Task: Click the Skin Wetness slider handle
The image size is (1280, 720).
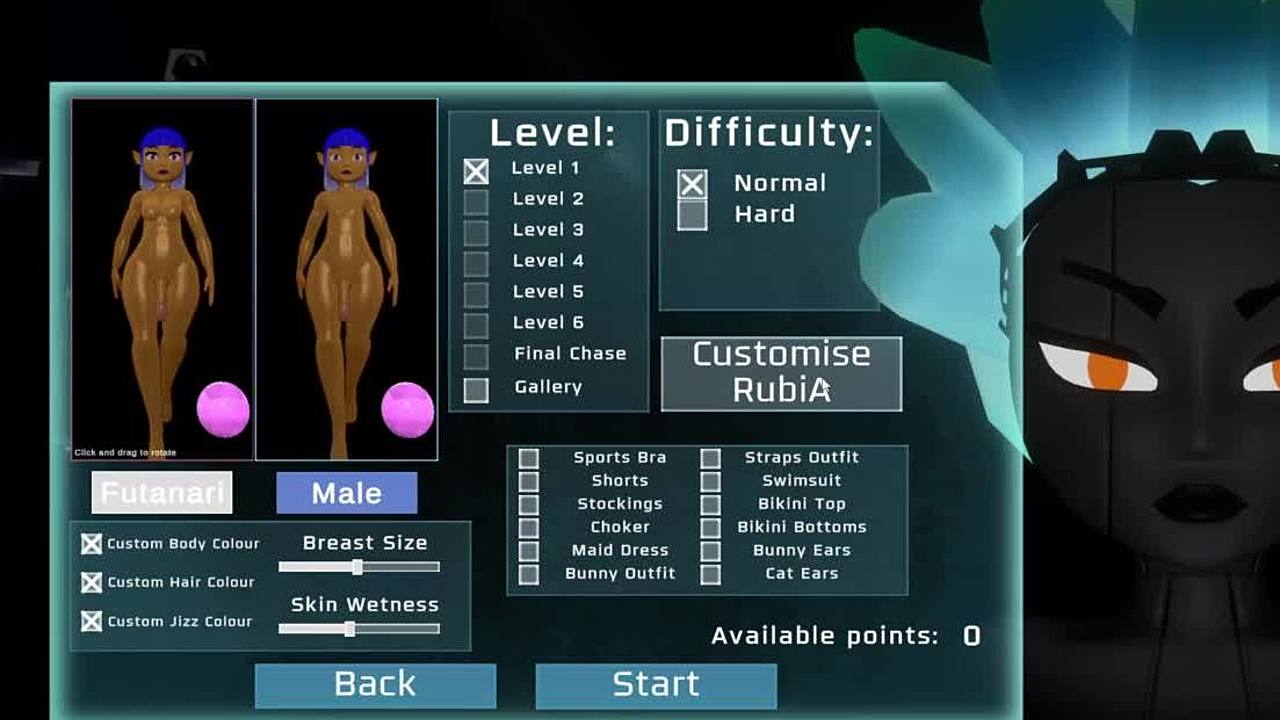Action: point(349,629)
